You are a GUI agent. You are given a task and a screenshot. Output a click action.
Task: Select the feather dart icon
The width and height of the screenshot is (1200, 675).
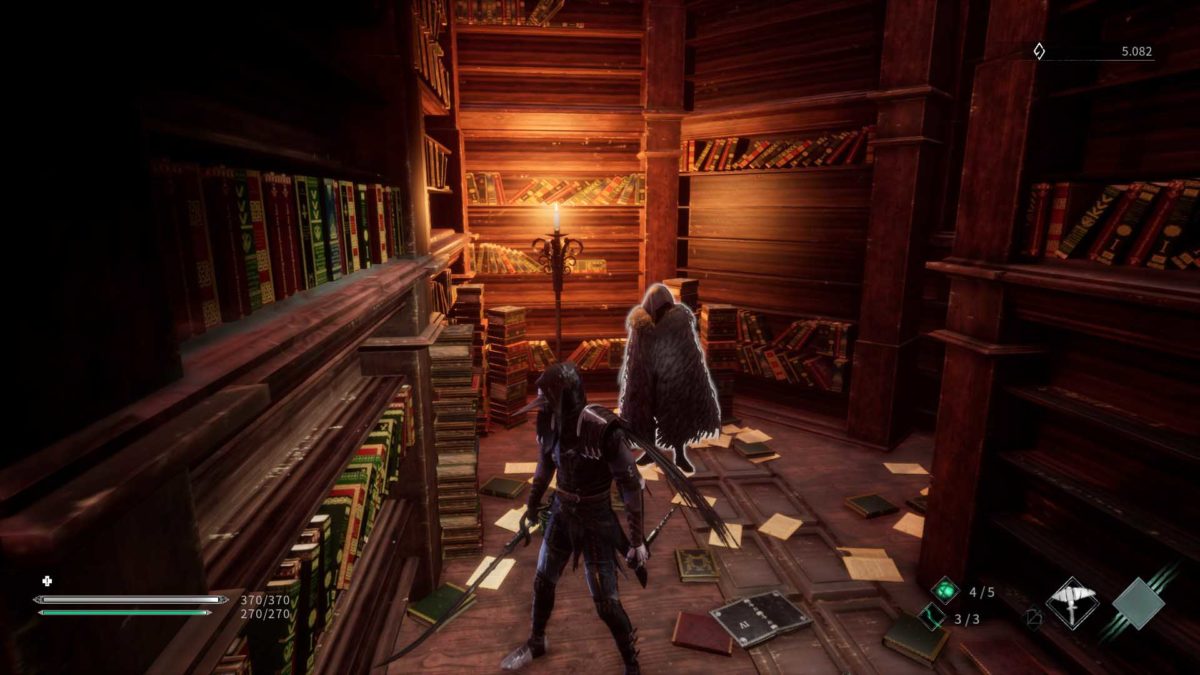932,618
